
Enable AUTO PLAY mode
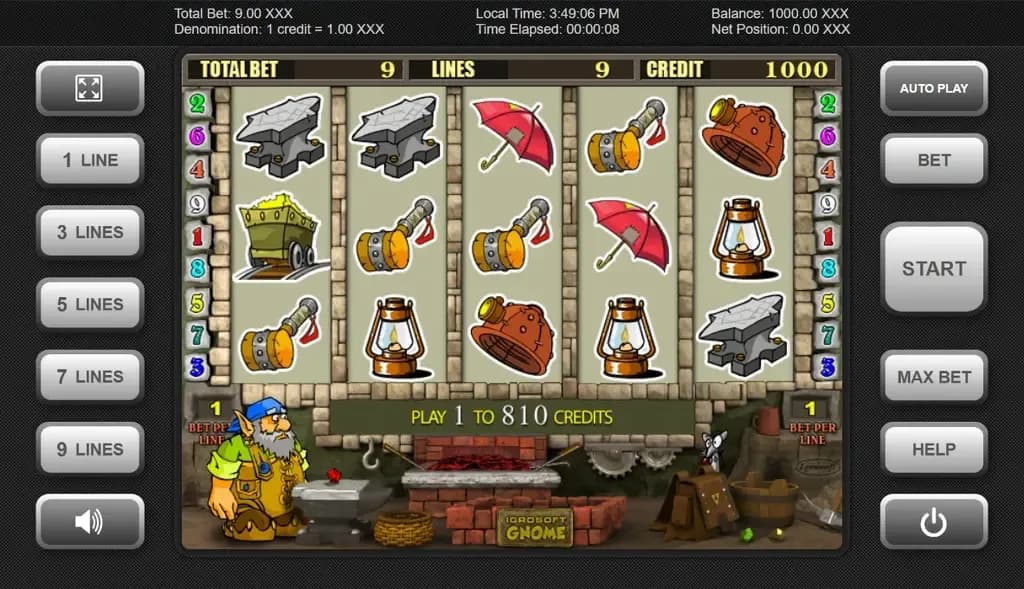(x=933, y=88)
